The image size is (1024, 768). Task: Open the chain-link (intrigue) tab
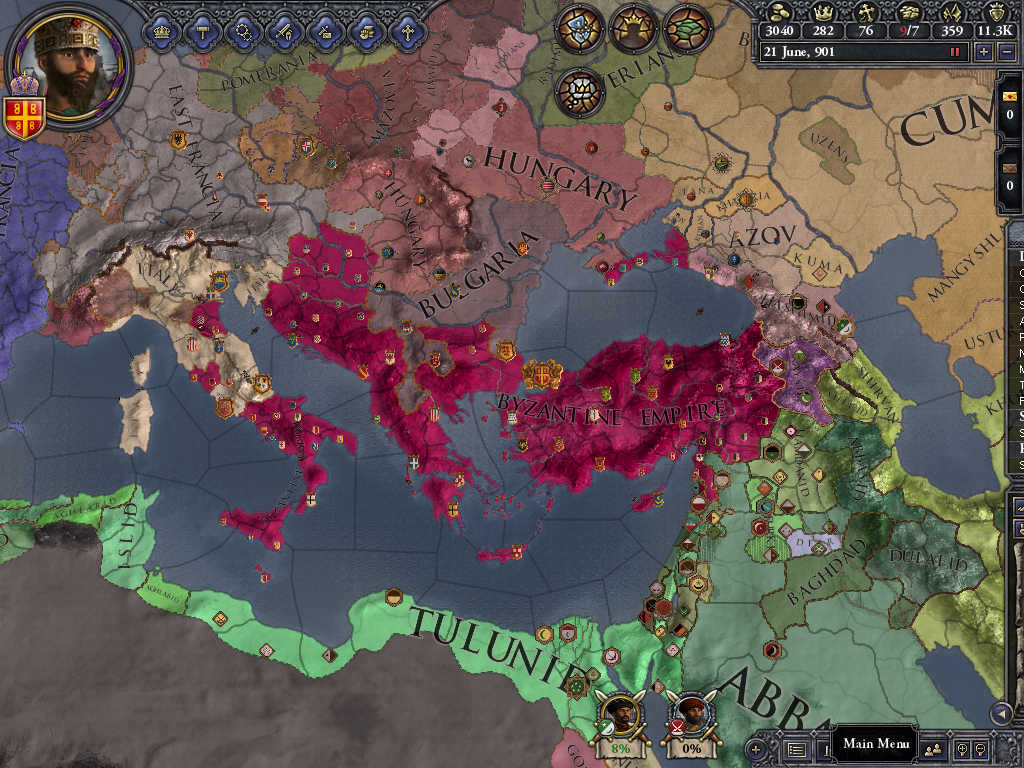coord(243,32)
